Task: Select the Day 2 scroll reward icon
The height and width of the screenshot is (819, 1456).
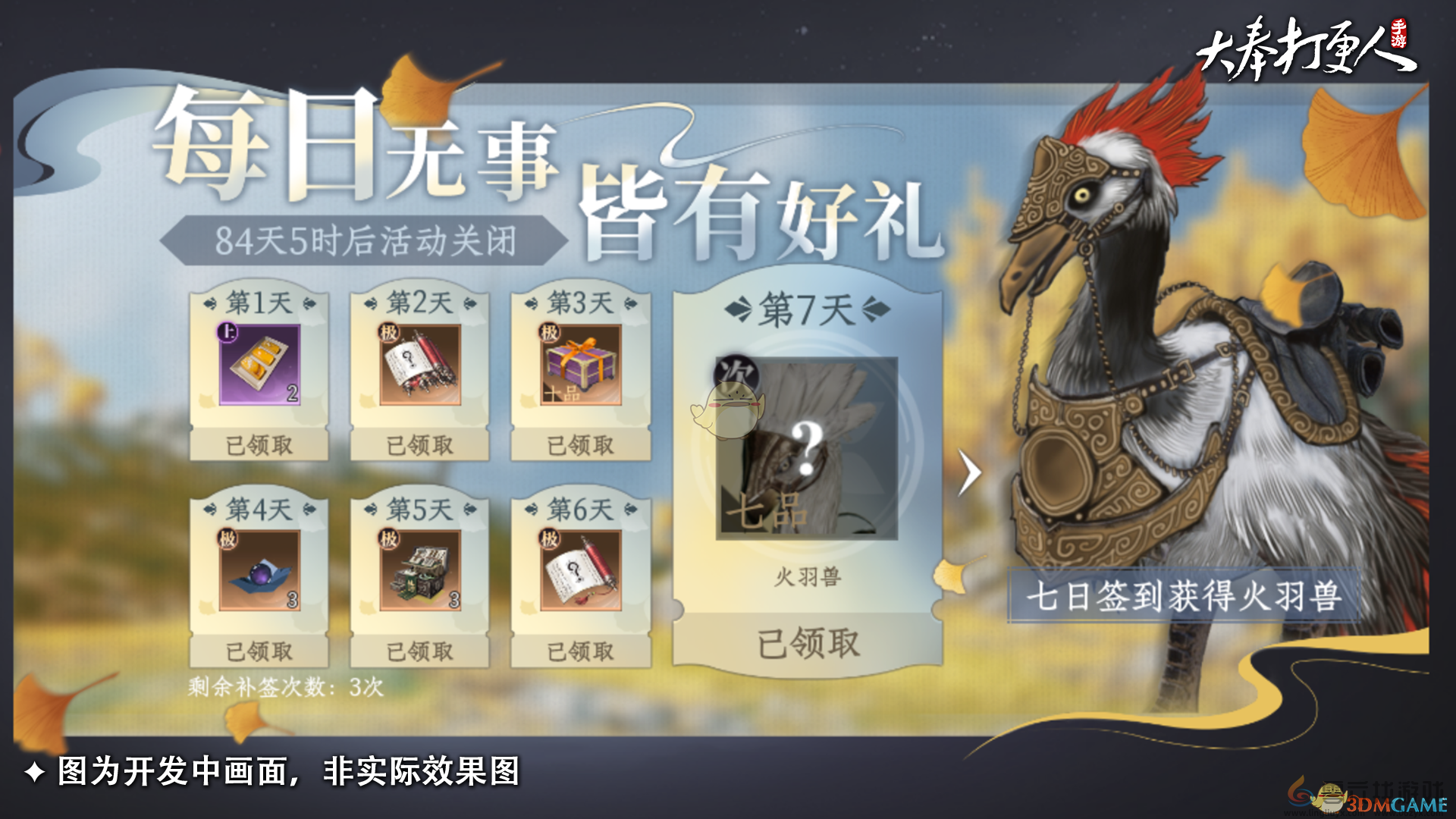Action: (419, 364)
